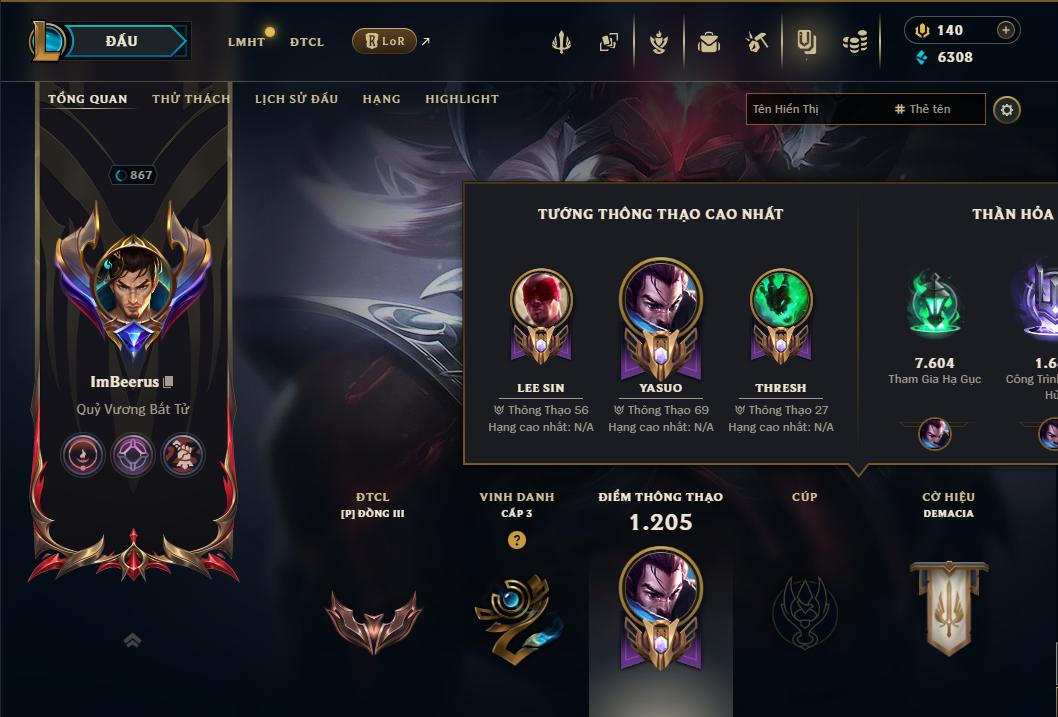Click the plus button to buy RP
Screen dimensions: 1058x717
pos(1006,30)
